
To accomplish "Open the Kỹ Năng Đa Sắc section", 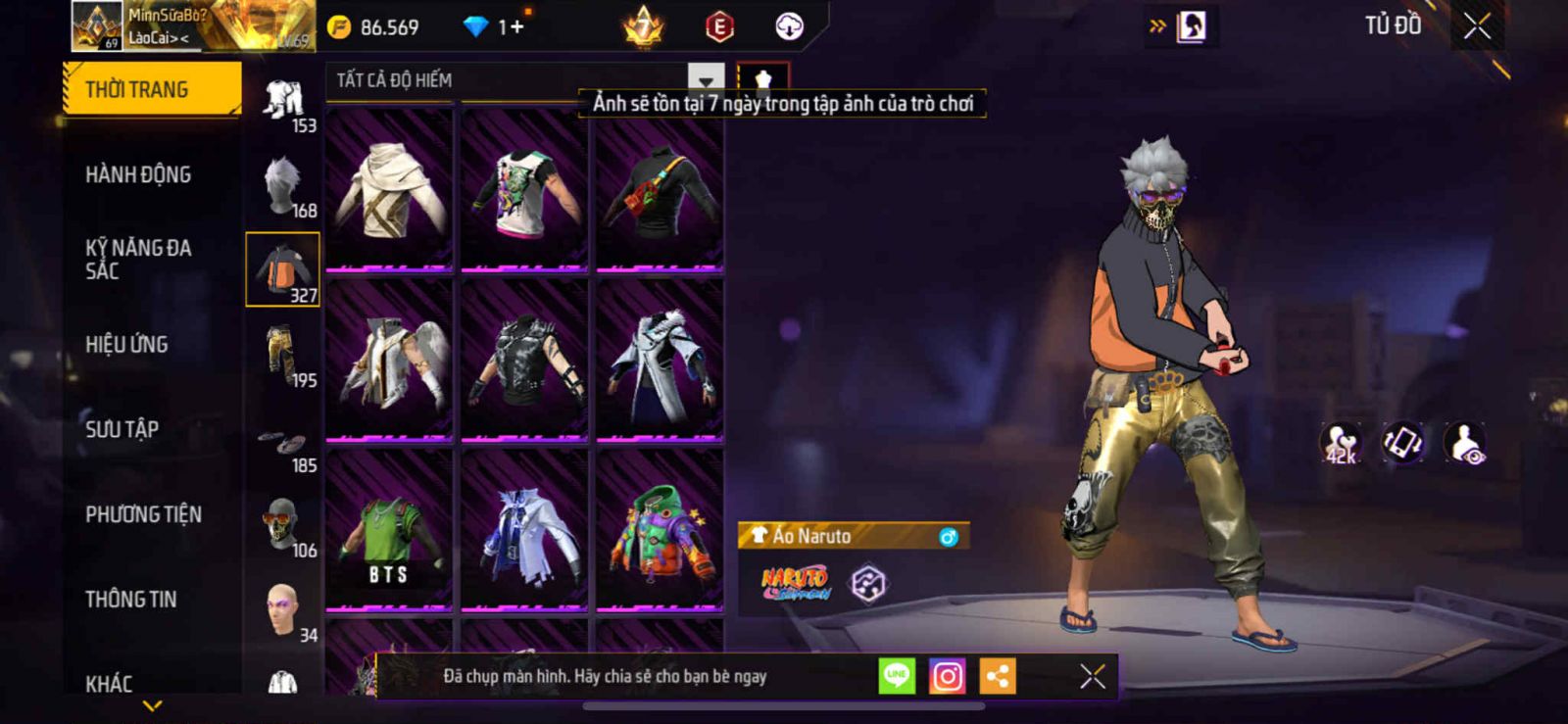I will [138, 260].
